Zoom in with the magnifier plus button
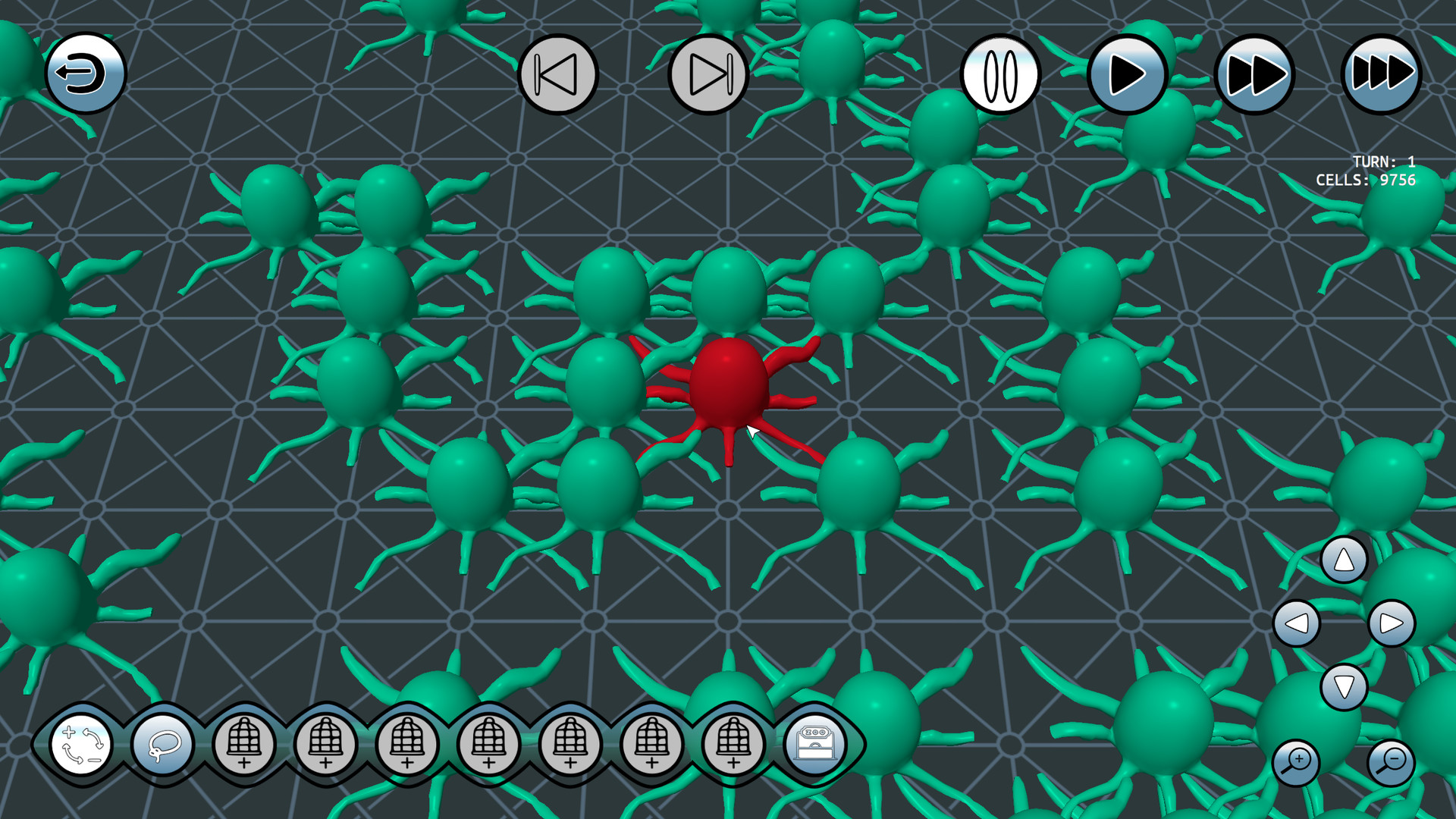 pos(1294,761)
